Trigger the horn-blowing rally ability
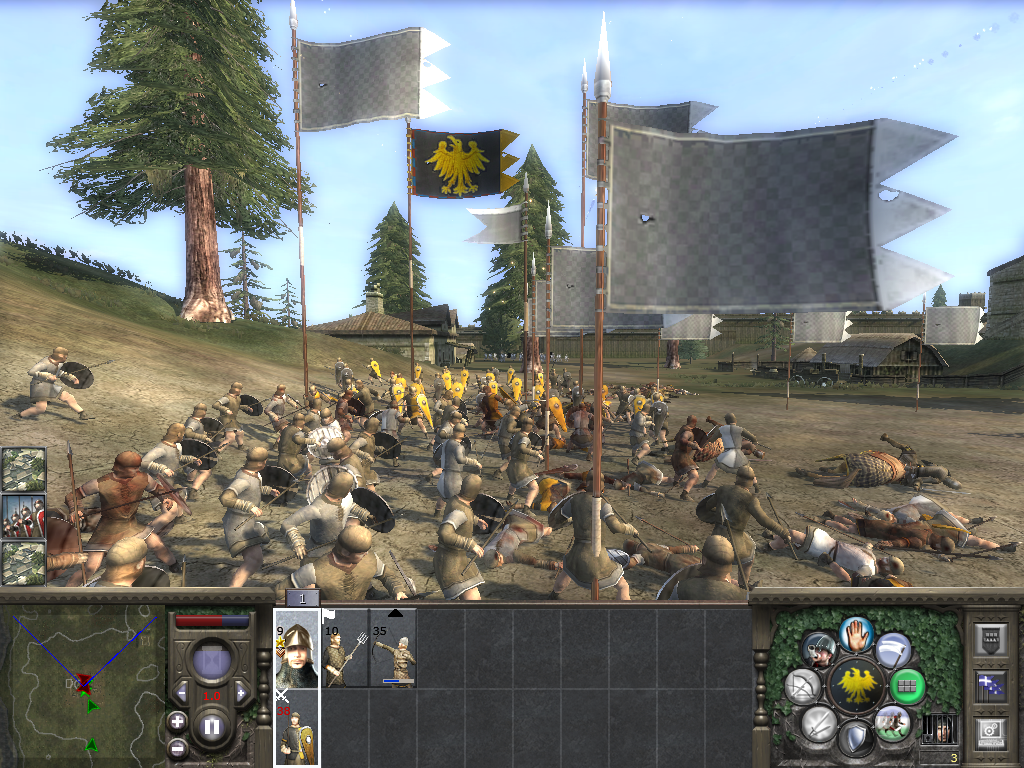 [820, 650]
